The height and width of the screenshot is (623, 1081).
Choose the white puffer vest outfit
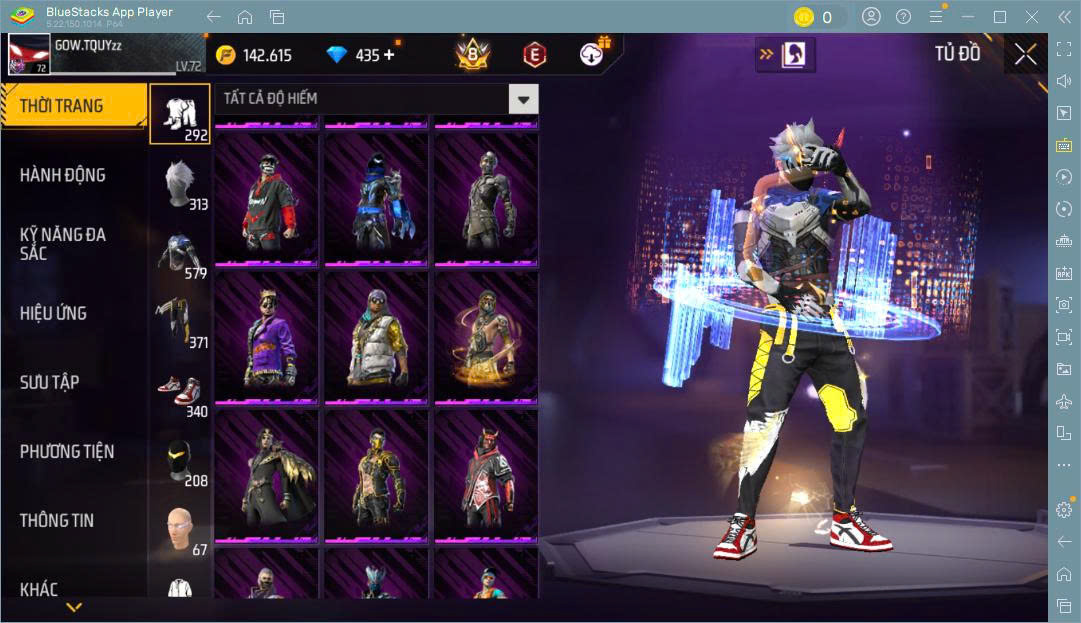[x=376, y=338]
